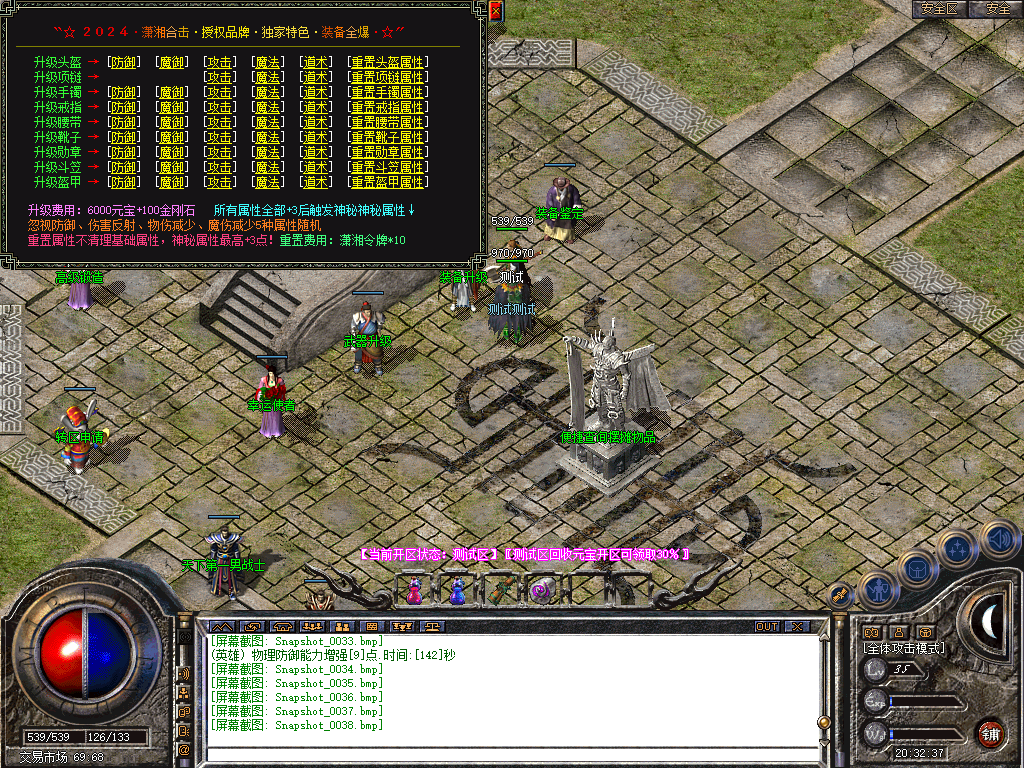Reset boots attributes (重置靴子属性)
The image size is (1024, 768).
click(387, 137)
